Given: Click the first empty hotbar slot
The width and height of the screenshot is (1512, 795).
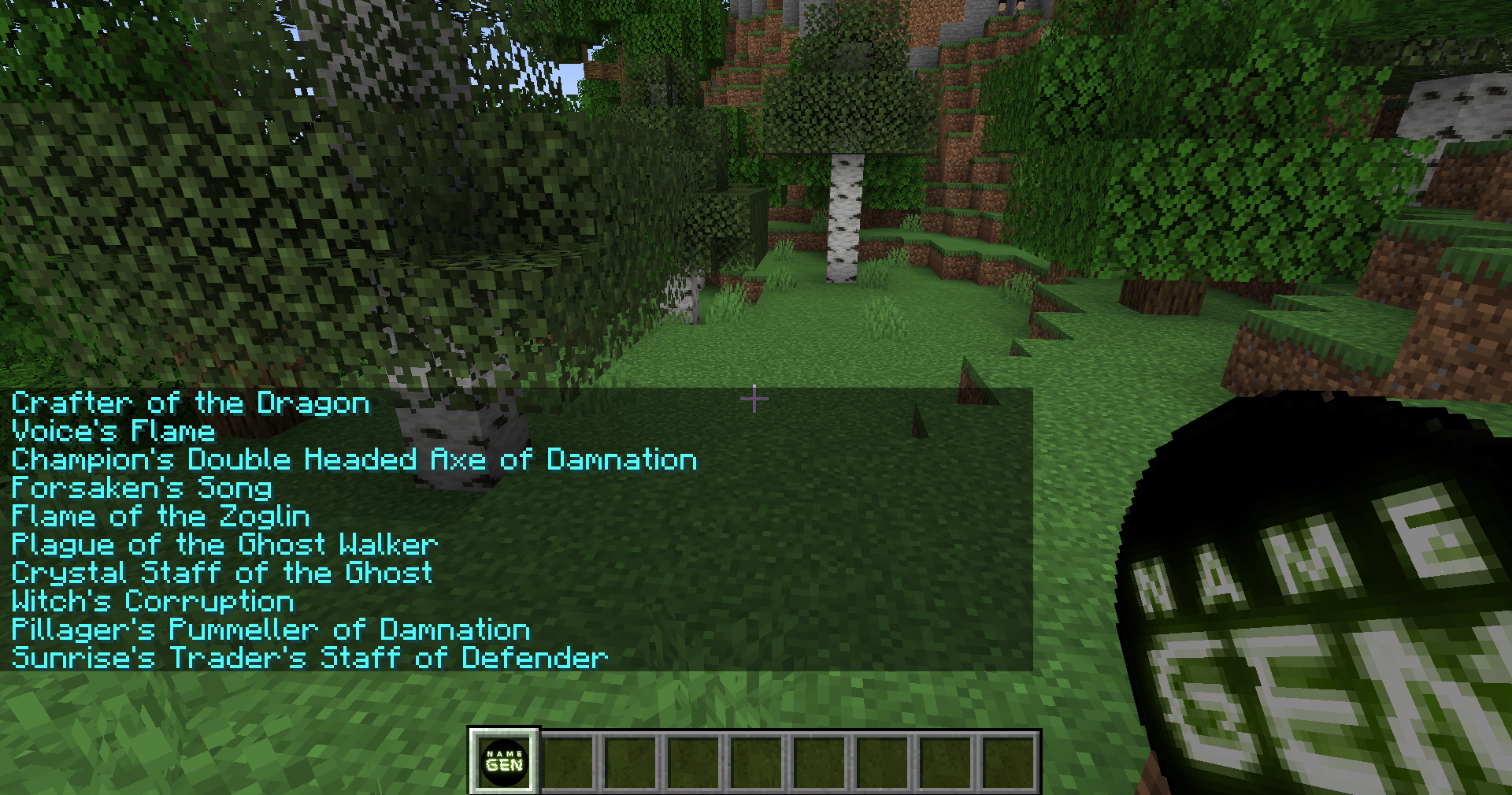Looking at the screenshot, I should (569, 760).
